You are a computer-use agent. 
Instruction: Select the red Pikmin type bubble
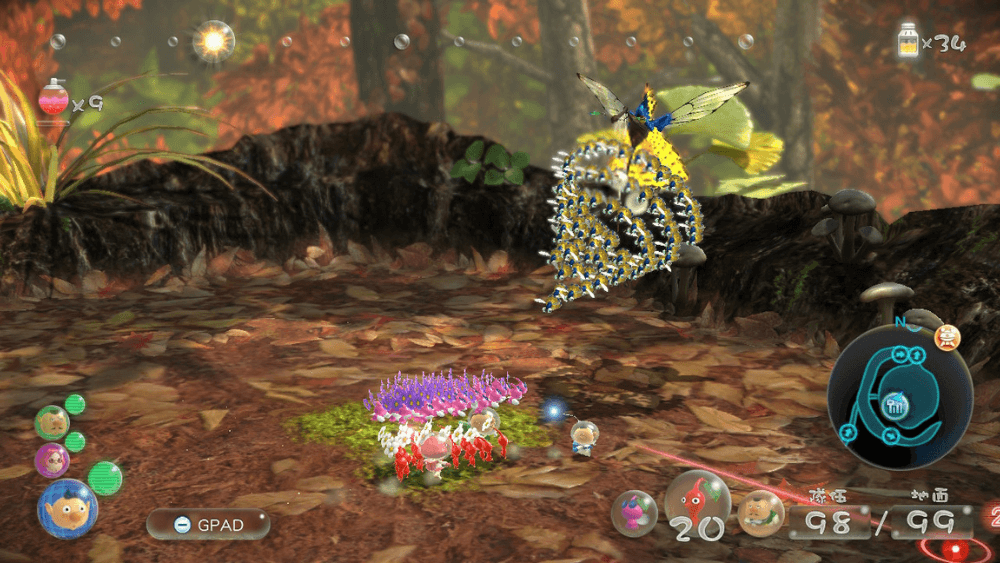[x=697, y=500]
